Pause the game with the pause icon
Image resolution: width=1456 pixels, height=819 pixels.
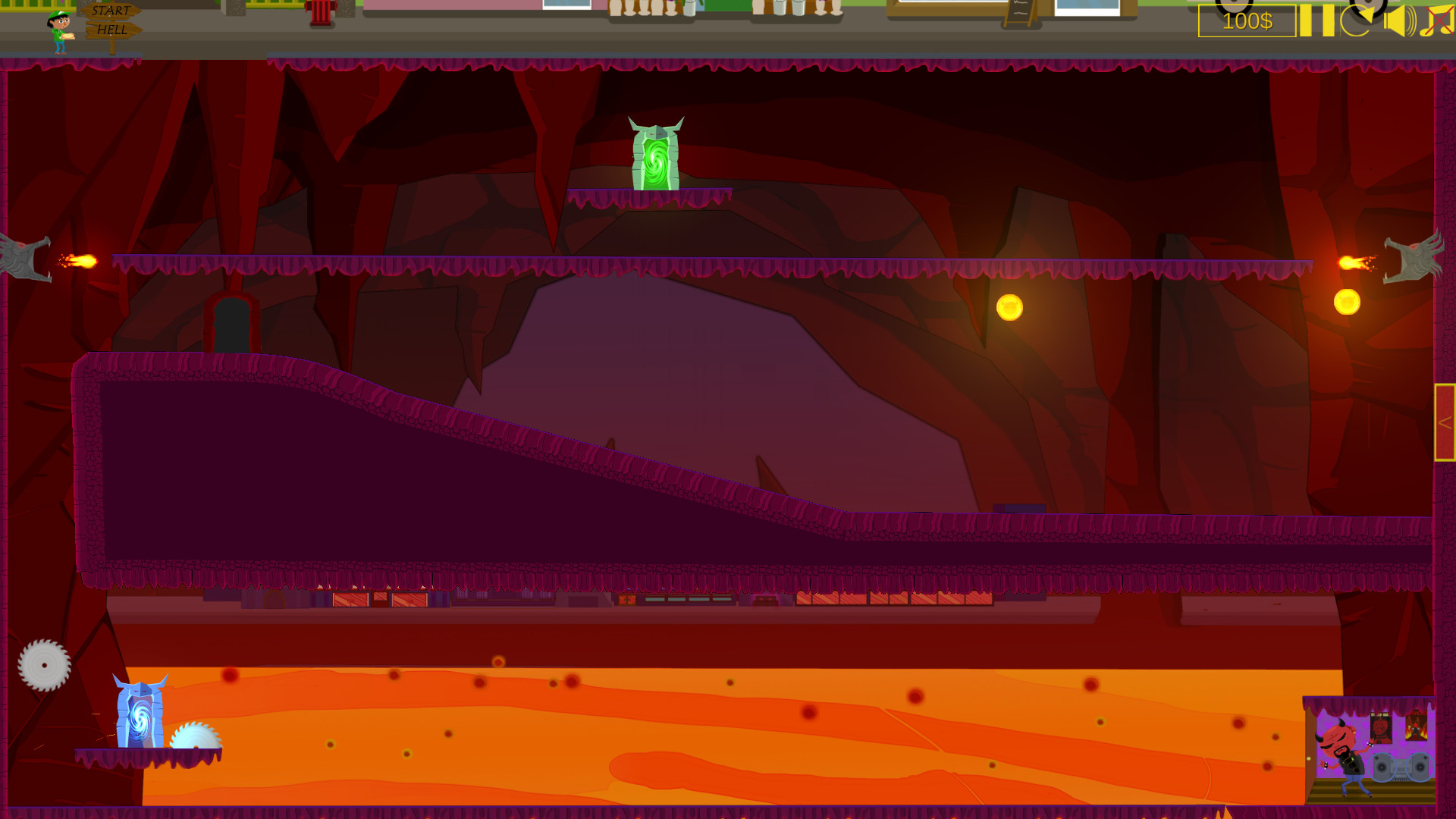[x=1316, y=20]
